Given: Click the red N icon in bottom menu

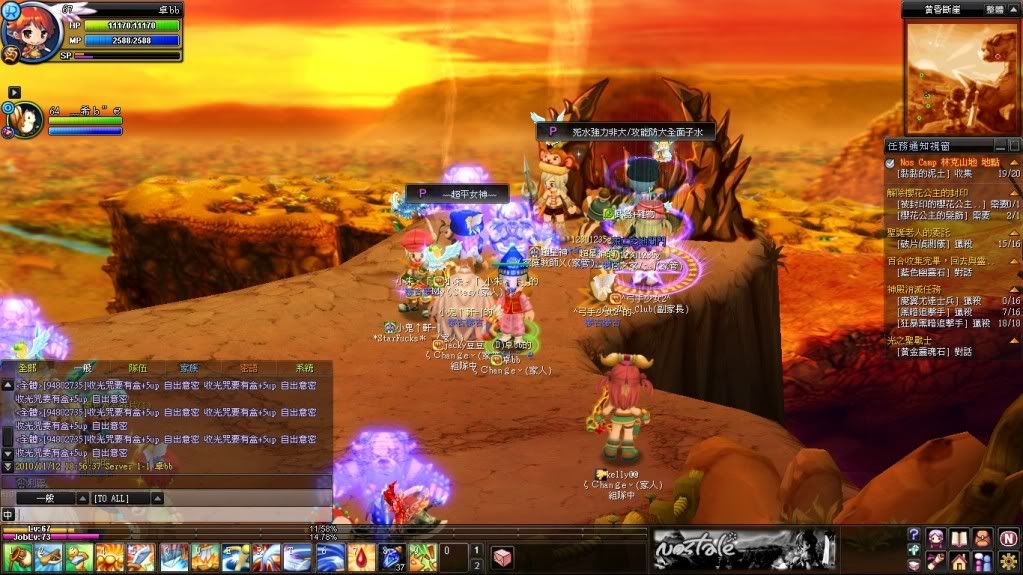Looking at the screenshot, I should point(1008,537).
